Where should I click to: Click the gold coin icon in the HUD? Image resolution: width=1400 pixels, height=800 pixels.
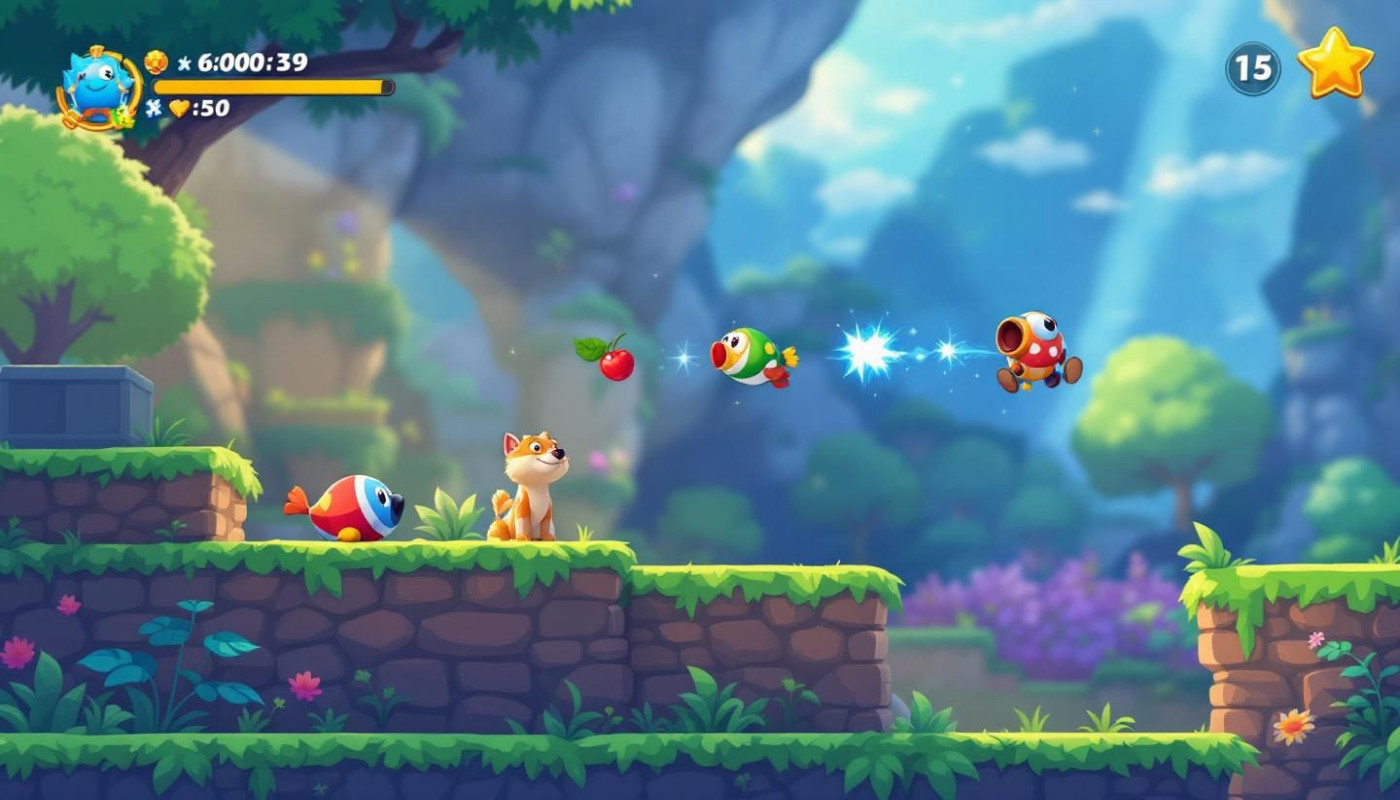coord(155,62)
